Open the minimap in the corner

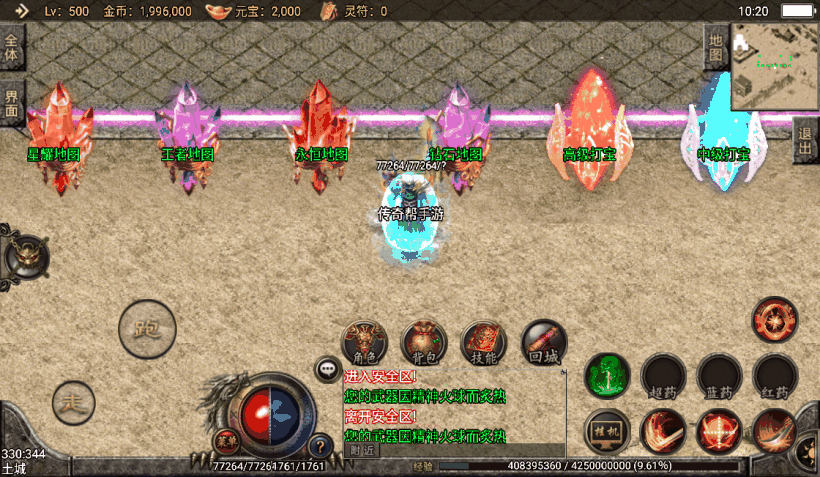(x=775, y=66)
